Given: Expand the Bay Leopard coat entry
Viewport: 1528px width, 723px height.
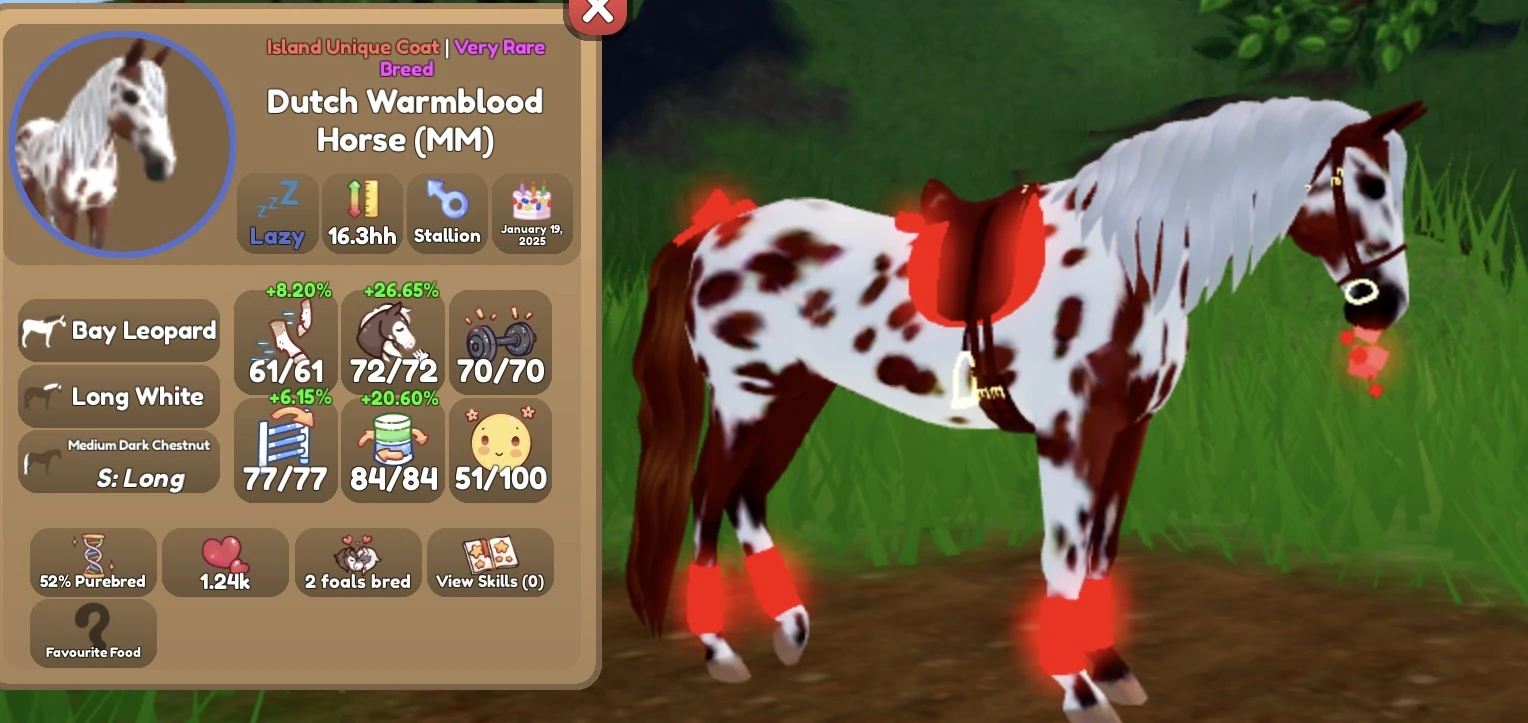Looking at the screenshot, I should [x=118, y=330].
